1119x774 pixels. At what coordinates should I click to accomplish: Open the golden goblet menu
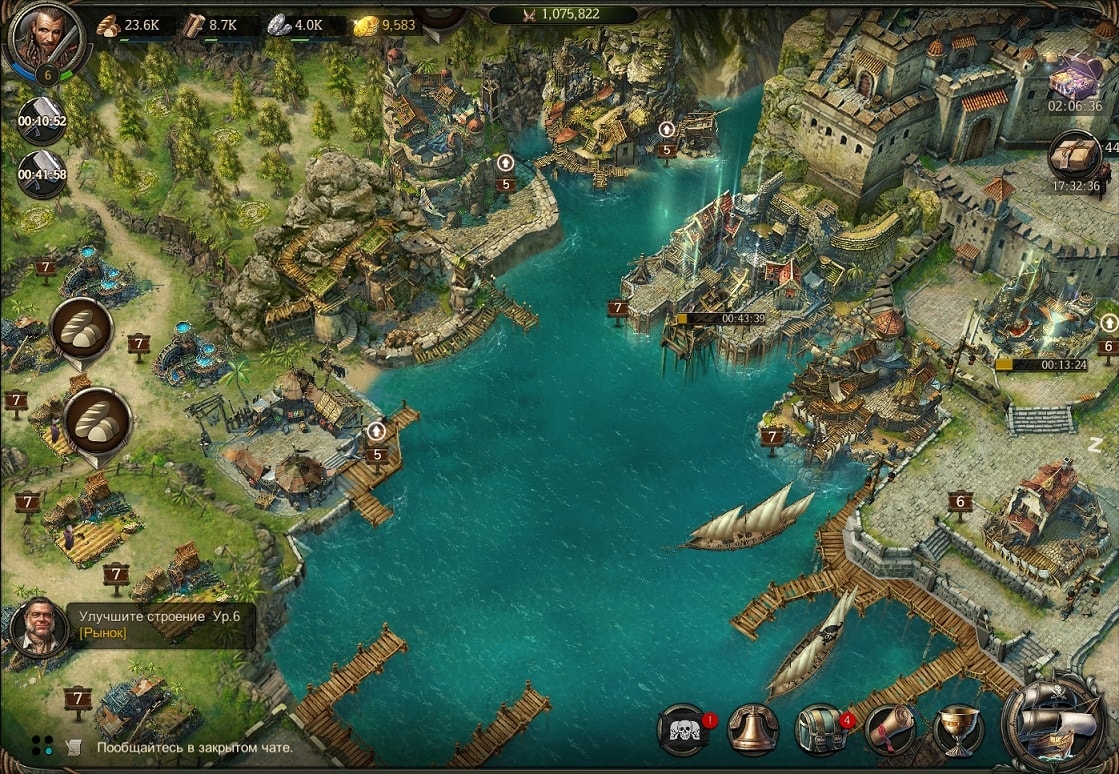(957, 730)
